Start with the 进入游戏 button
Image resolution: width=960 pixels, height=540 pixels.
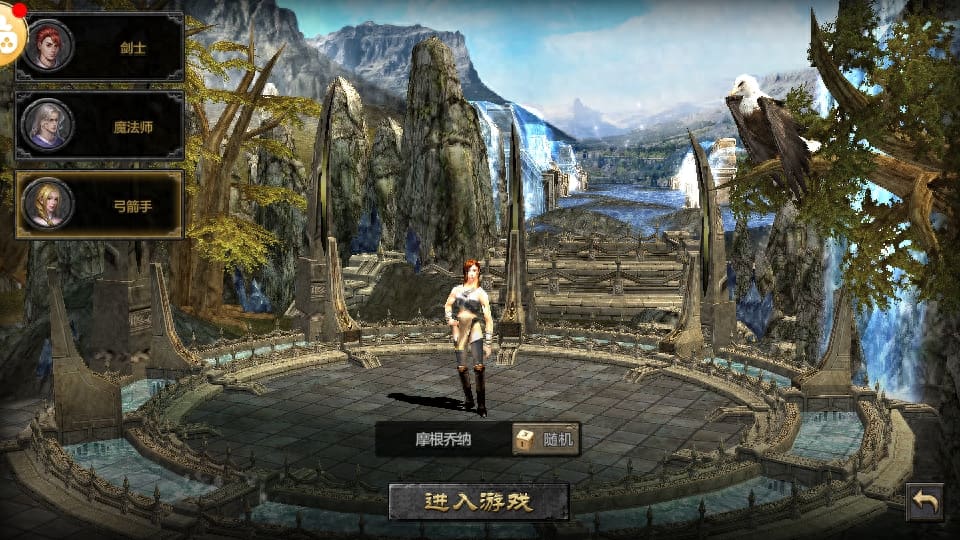point(478,501)
